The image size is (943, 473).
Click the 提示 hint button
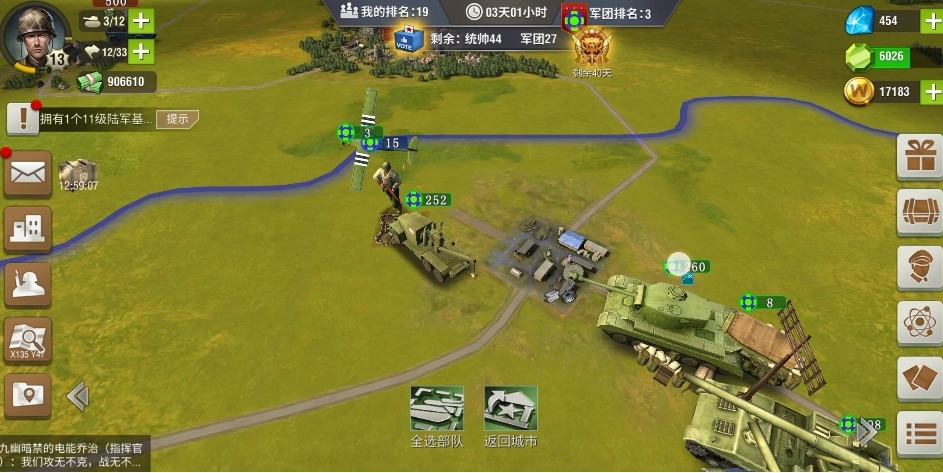(177, 119)
